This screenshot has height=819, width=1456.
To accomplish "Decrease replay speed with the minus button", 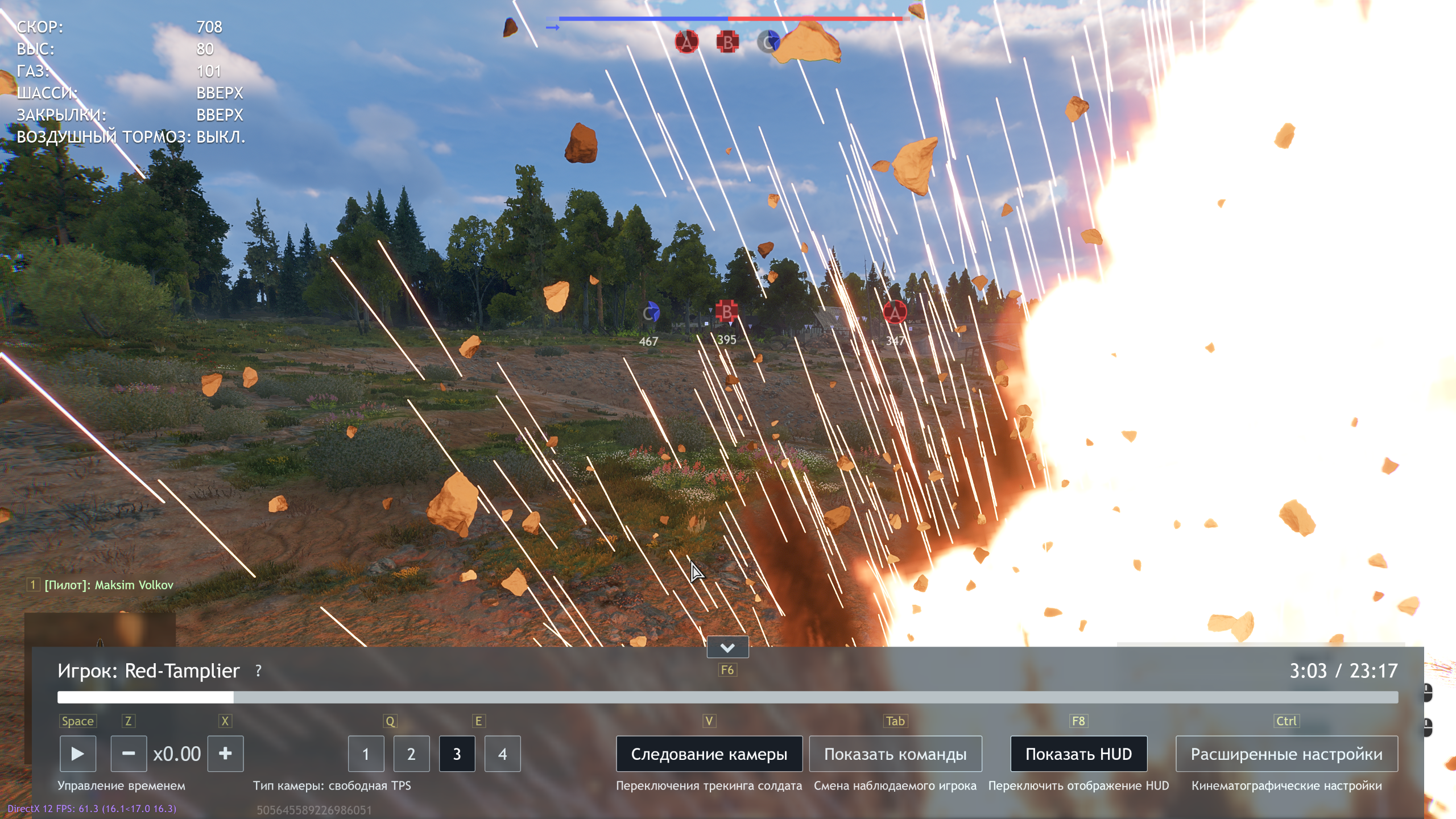I will coord(129,754).
